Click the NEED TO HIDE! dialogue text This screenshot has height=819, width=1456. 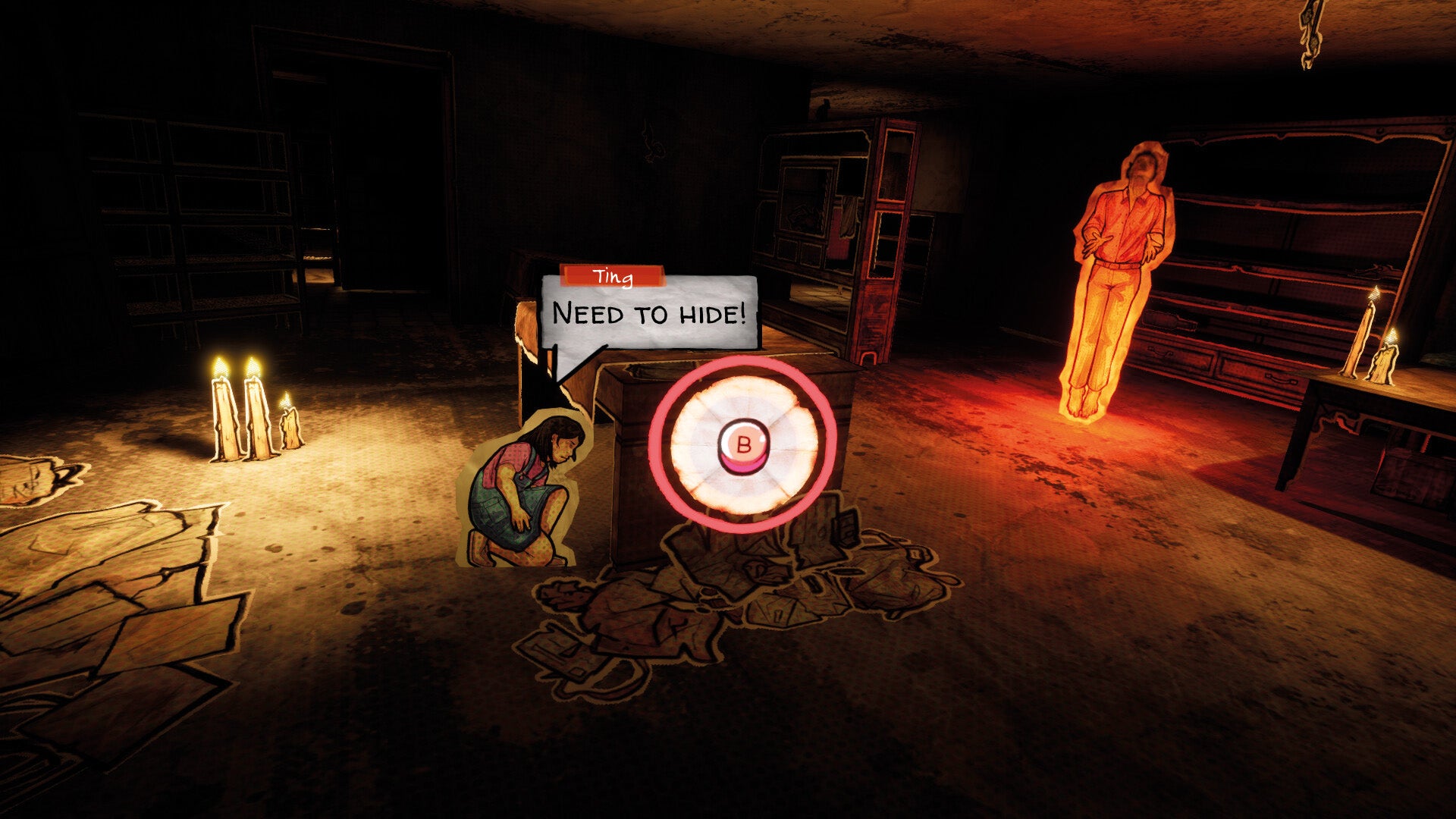[651, 311]
